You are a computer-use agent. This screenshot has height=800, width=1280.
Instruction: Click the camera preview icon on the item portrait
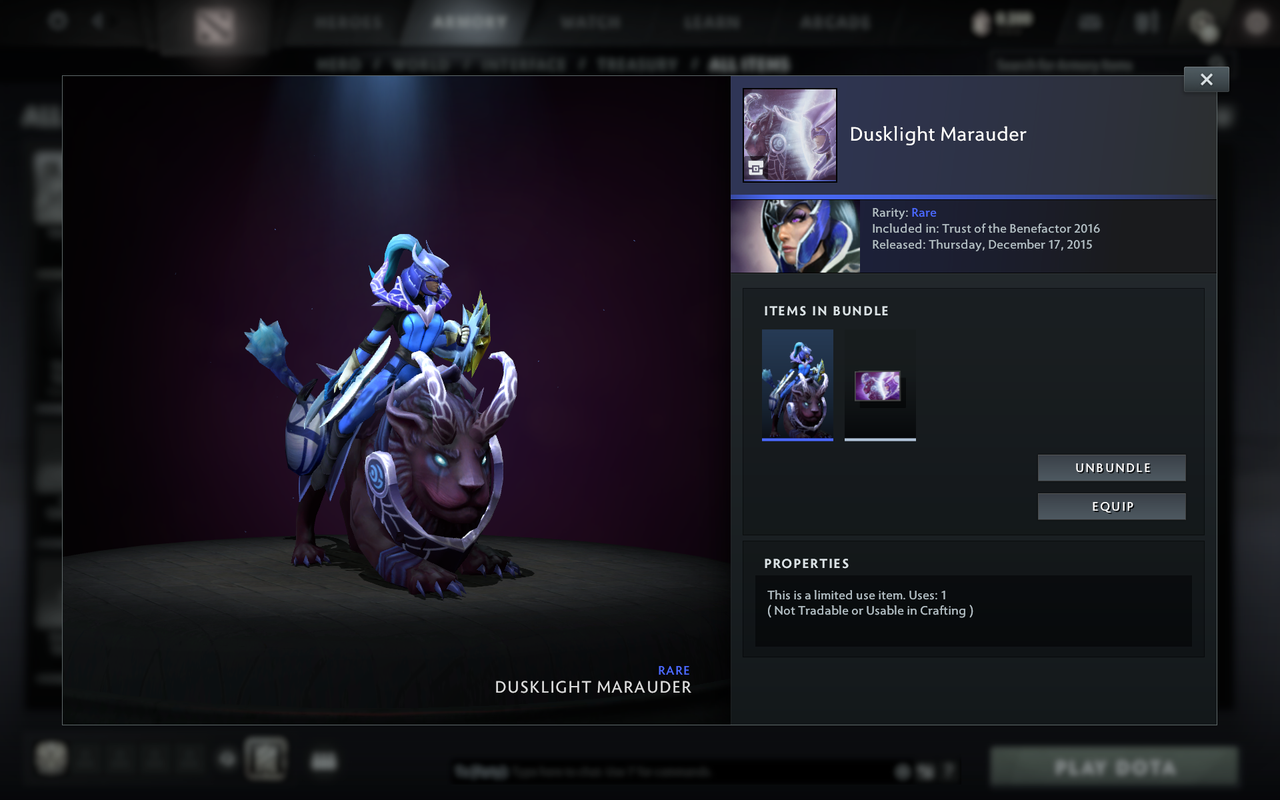coord(753,169)
